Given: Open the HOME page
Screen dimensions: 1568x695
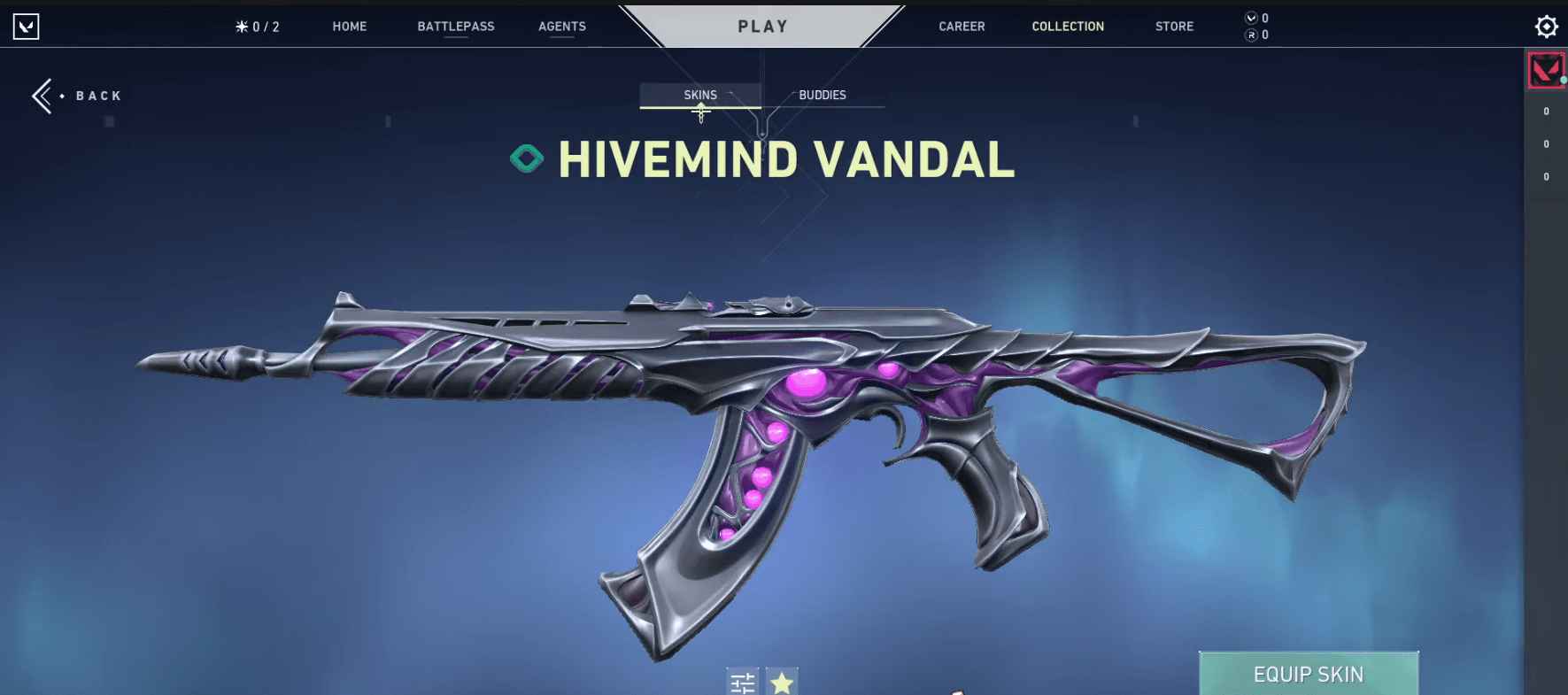Looking at the screenshot, I should point(349,27).
